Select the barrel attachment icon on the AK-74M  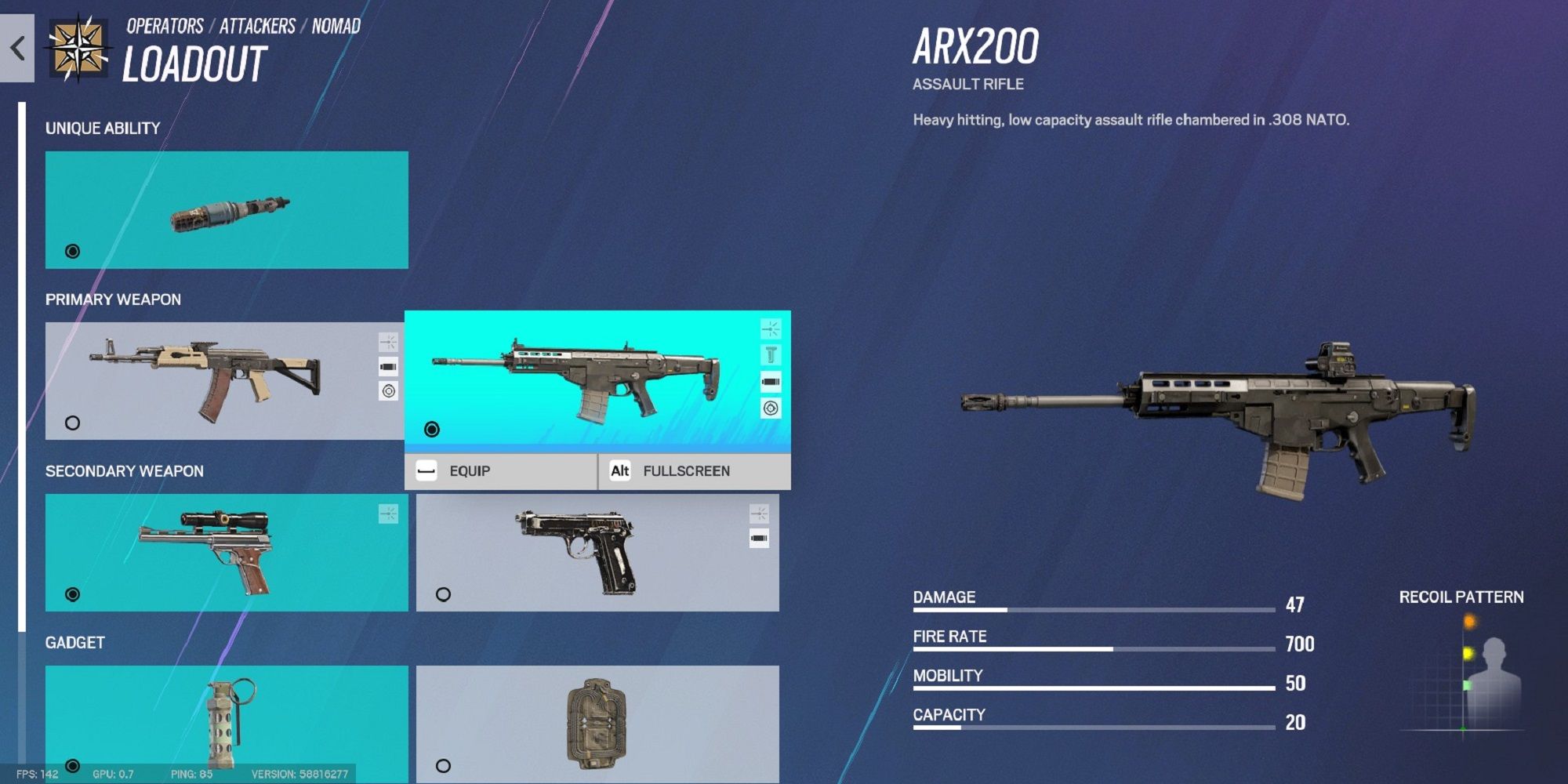(x=387, y=366)
